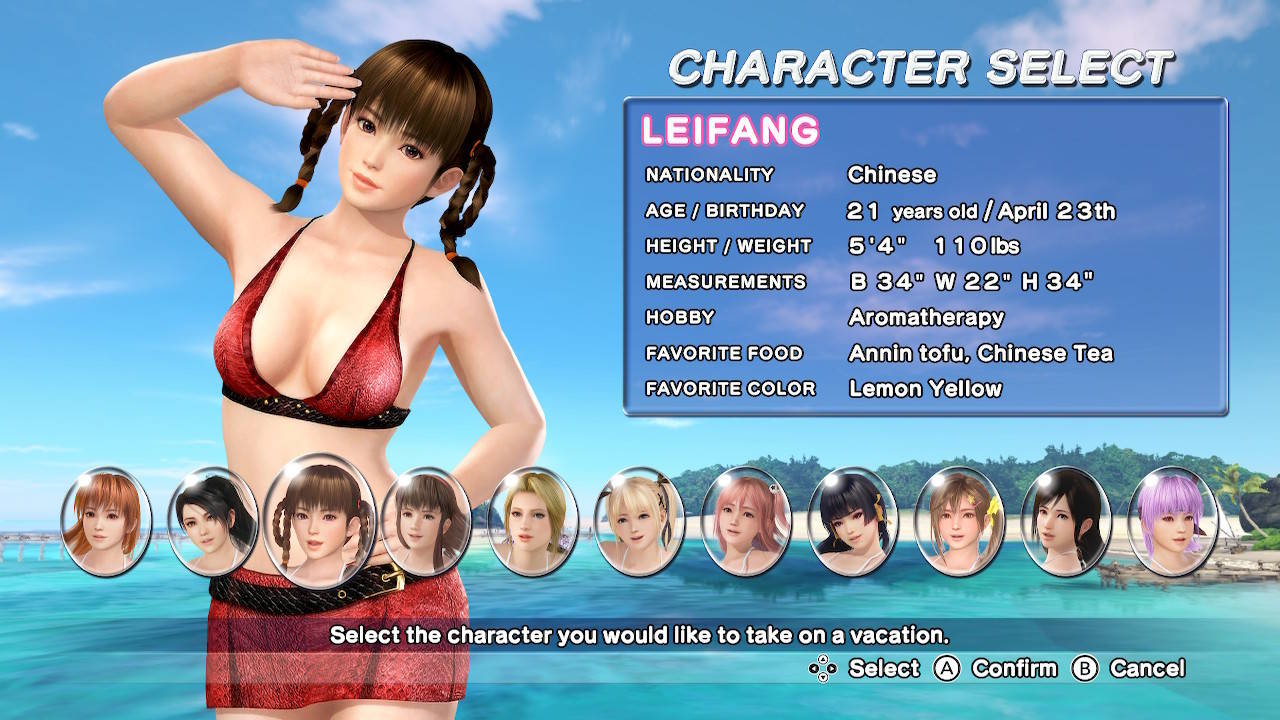Select the long brown hair portrait without braids
Image resolution: width=1280 pixels, height=720 pixels.
426,521
